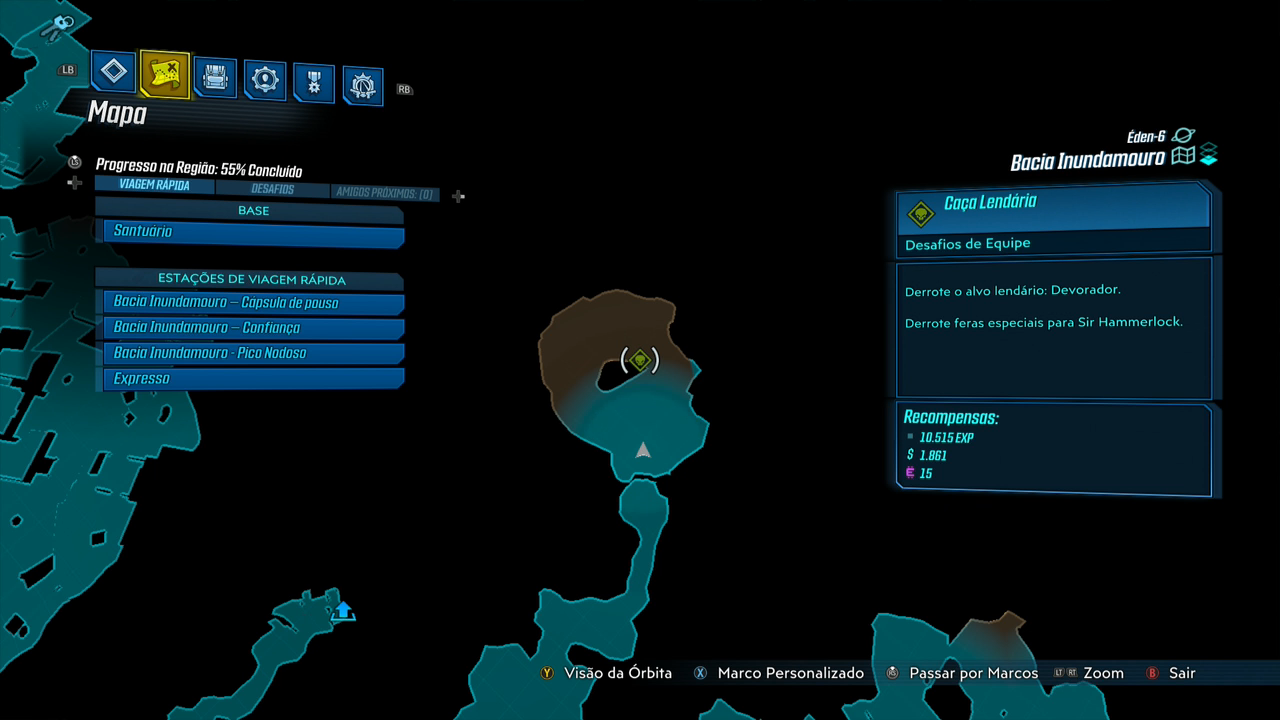Image resolution: width=1280 pixels, height=720 pixels.
Task: Open the backpack Inventory tab
Action: [x=215, y=77]
